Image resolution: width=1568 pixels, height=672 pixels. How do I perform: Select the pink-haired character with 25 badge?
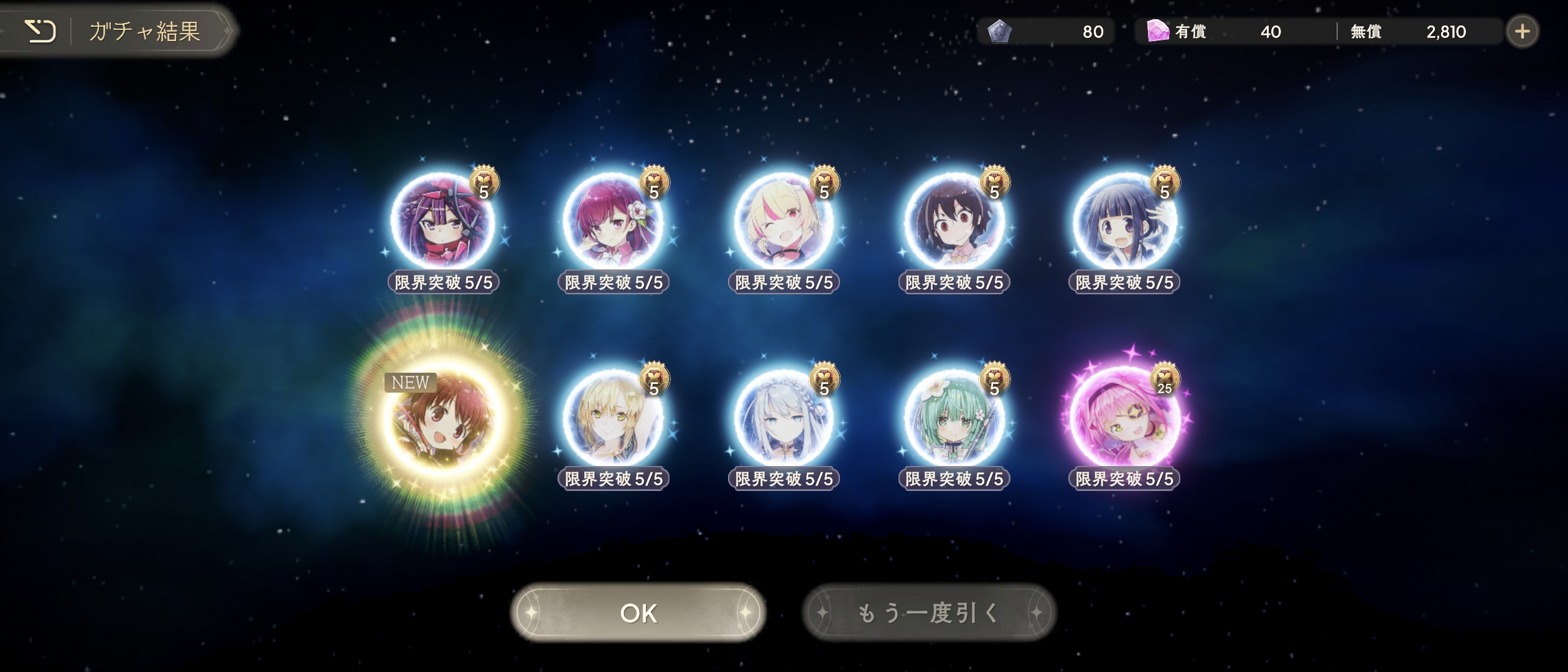point(1124,420)
